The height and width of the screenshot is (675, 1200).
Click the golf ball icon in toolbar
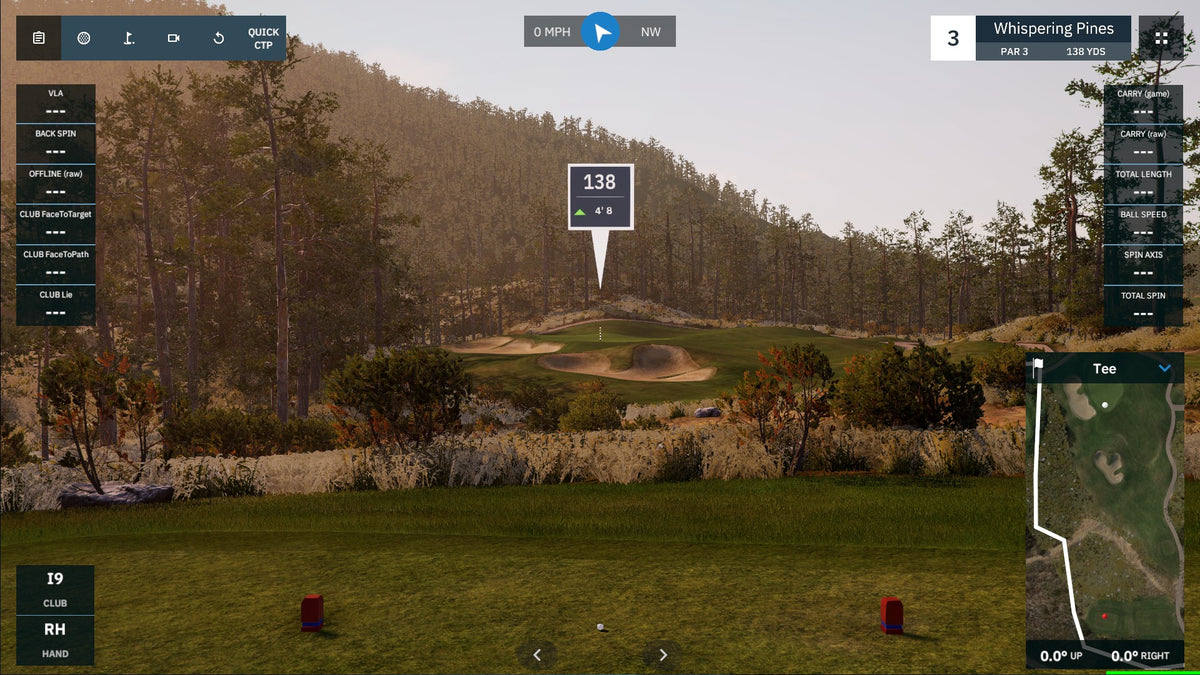[x=84, y=38]
